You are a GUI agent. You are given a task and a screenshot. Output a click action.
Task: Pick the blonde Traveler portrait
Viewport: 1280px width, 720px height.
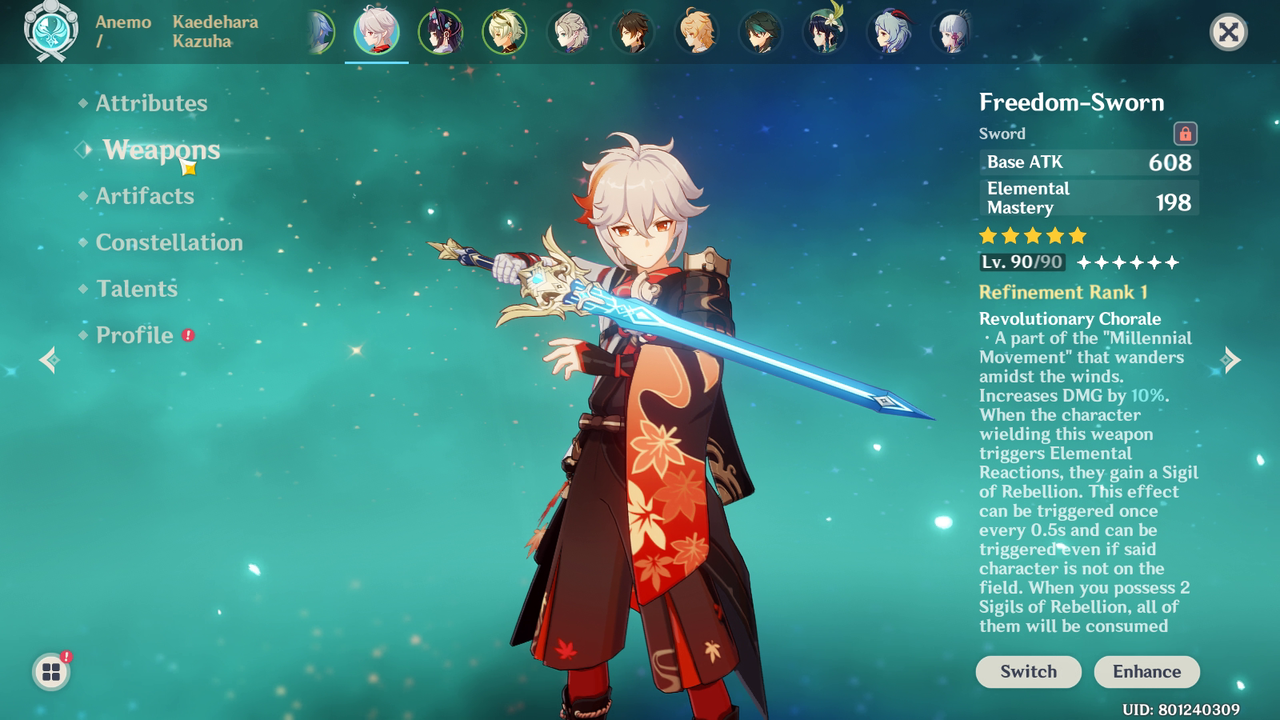pyautogui.click(x=696, y=32)
